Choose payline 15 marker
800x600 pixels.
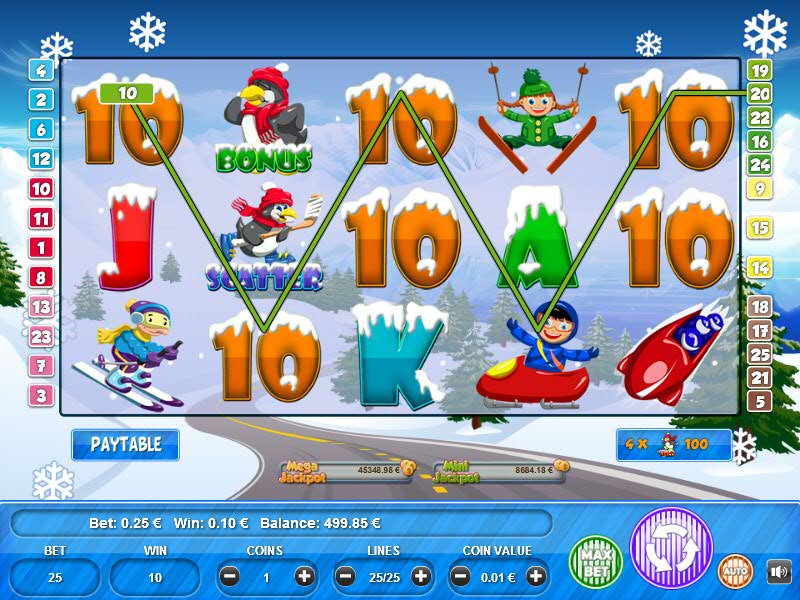pos(759,228)
